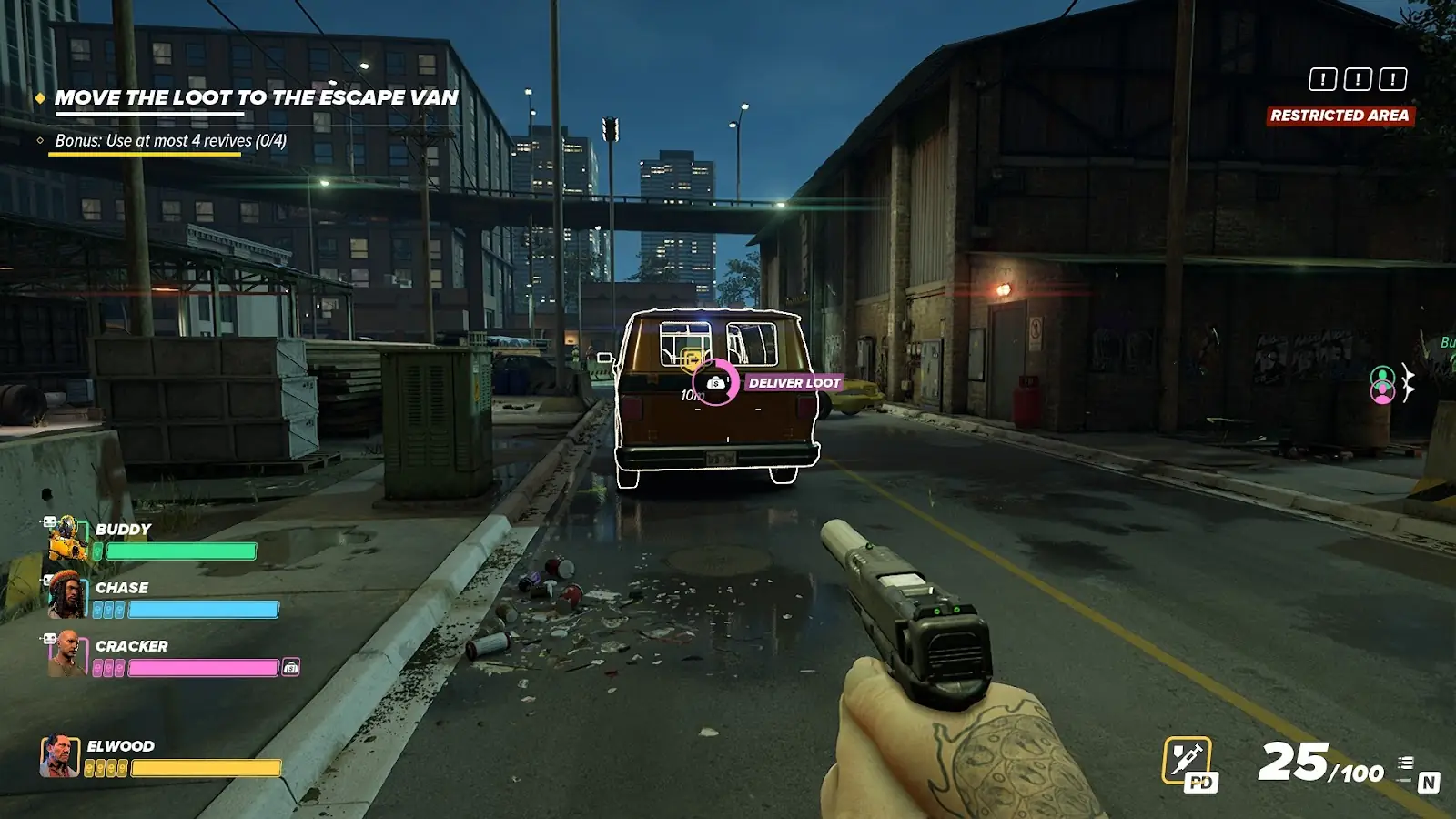Click the Restricted Area warning label
This screenshot has height=819, width=1456.
[1340, 116]
